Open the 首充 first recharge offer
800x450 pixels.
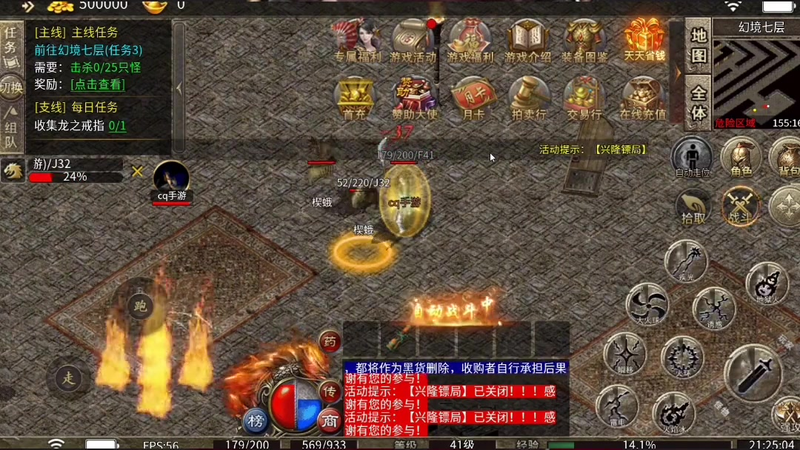tap(354, 97)
